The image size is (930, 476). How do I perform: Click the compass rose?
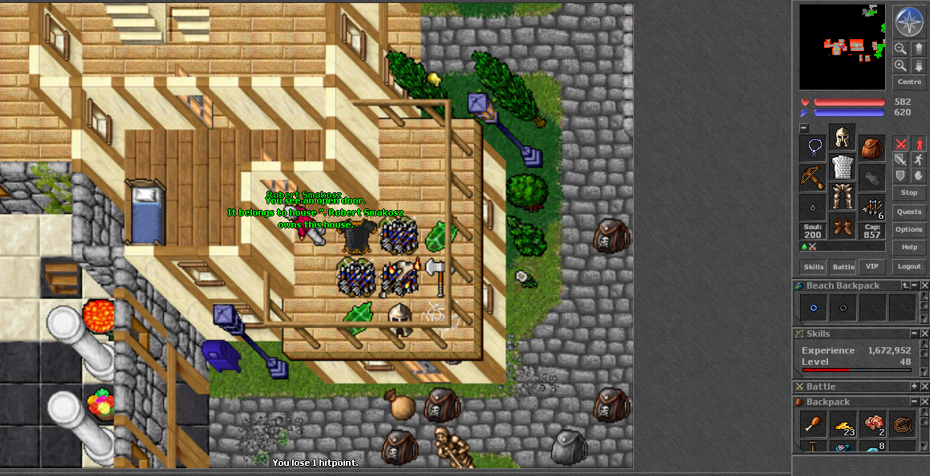point(908,20)
